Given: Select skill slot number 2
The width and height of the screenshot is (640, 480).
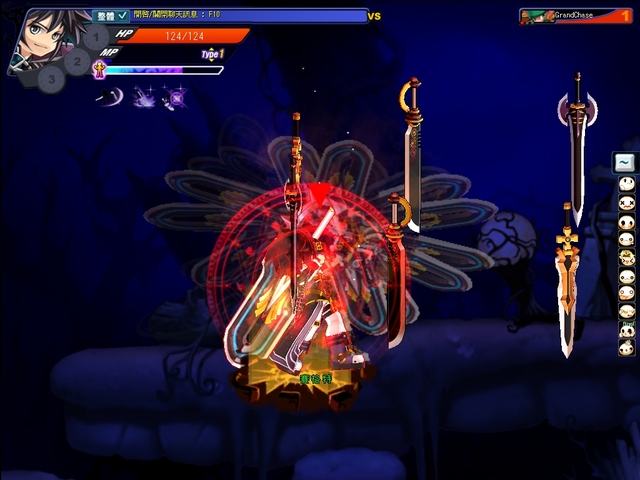Looking at the screenshot, I should (x=77, y=60).
